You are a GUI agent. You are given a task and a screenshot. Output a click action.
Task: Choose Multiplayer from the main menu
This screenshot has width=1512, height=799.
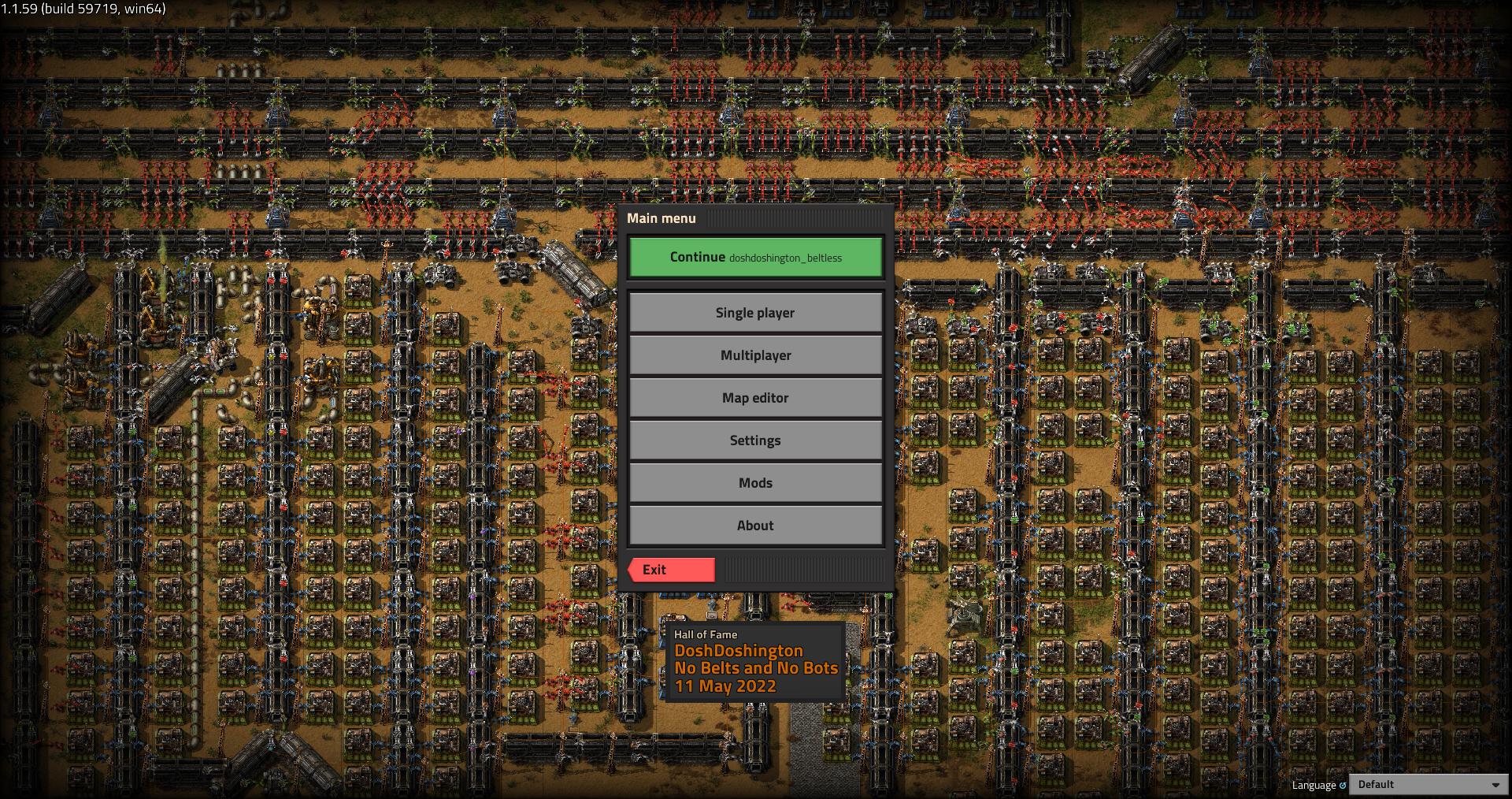755,355
